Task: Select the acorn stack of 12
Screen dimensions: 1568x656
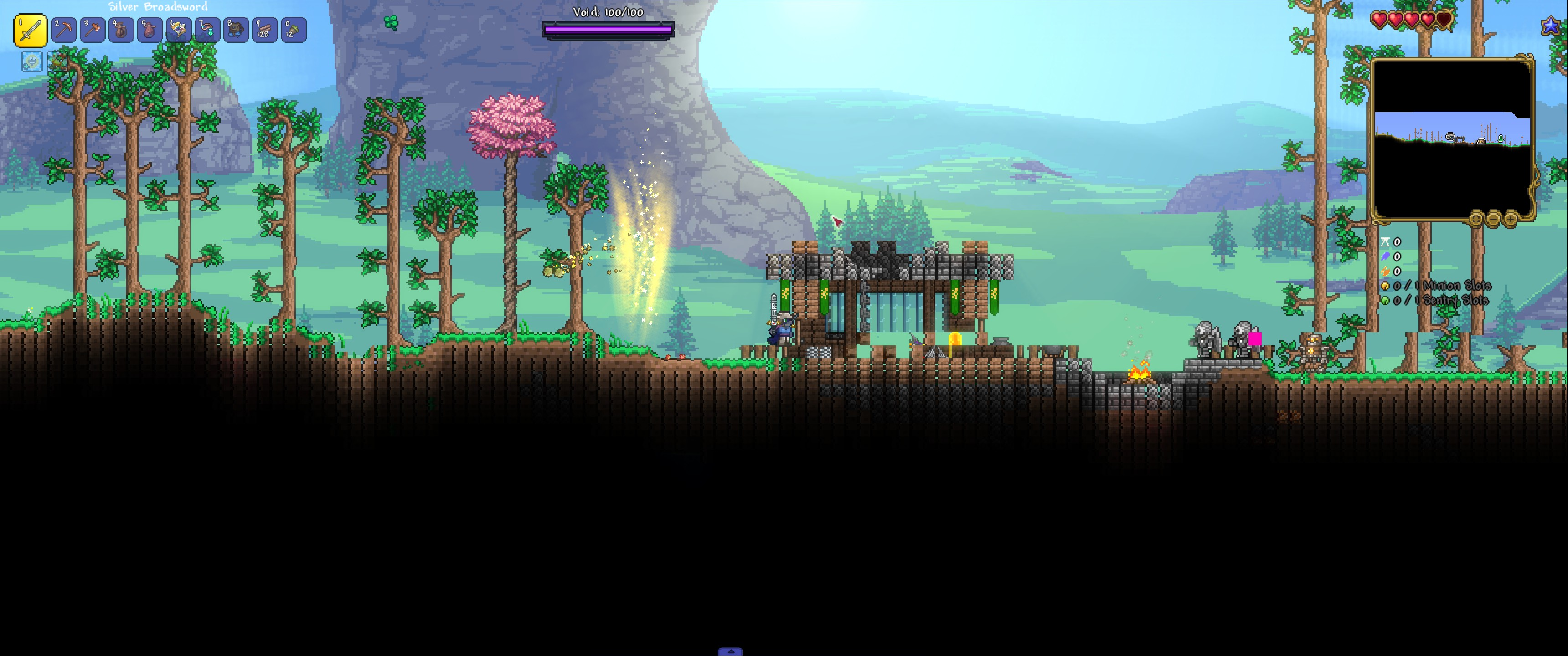Action: [293, 30]
